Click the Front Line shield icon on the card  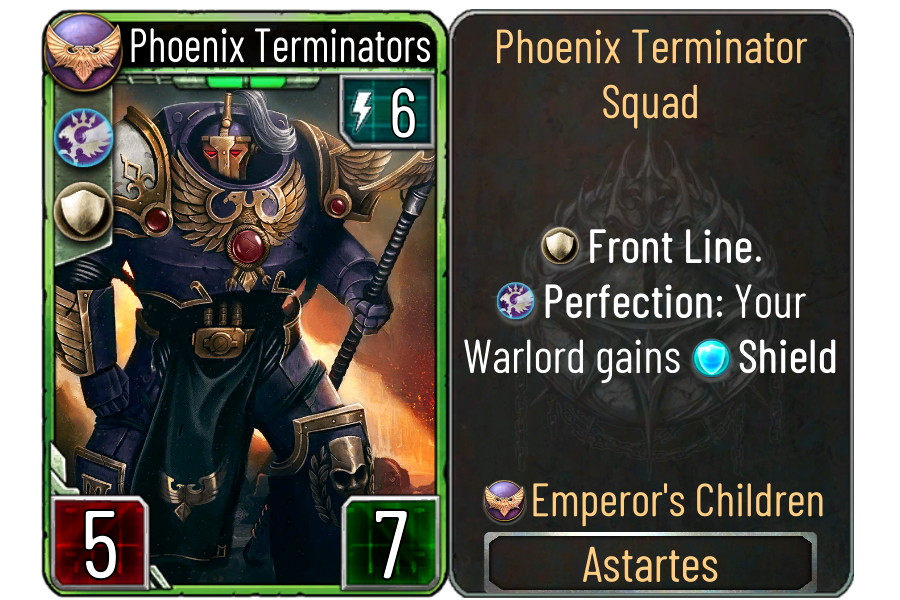(x=77, y=210)
